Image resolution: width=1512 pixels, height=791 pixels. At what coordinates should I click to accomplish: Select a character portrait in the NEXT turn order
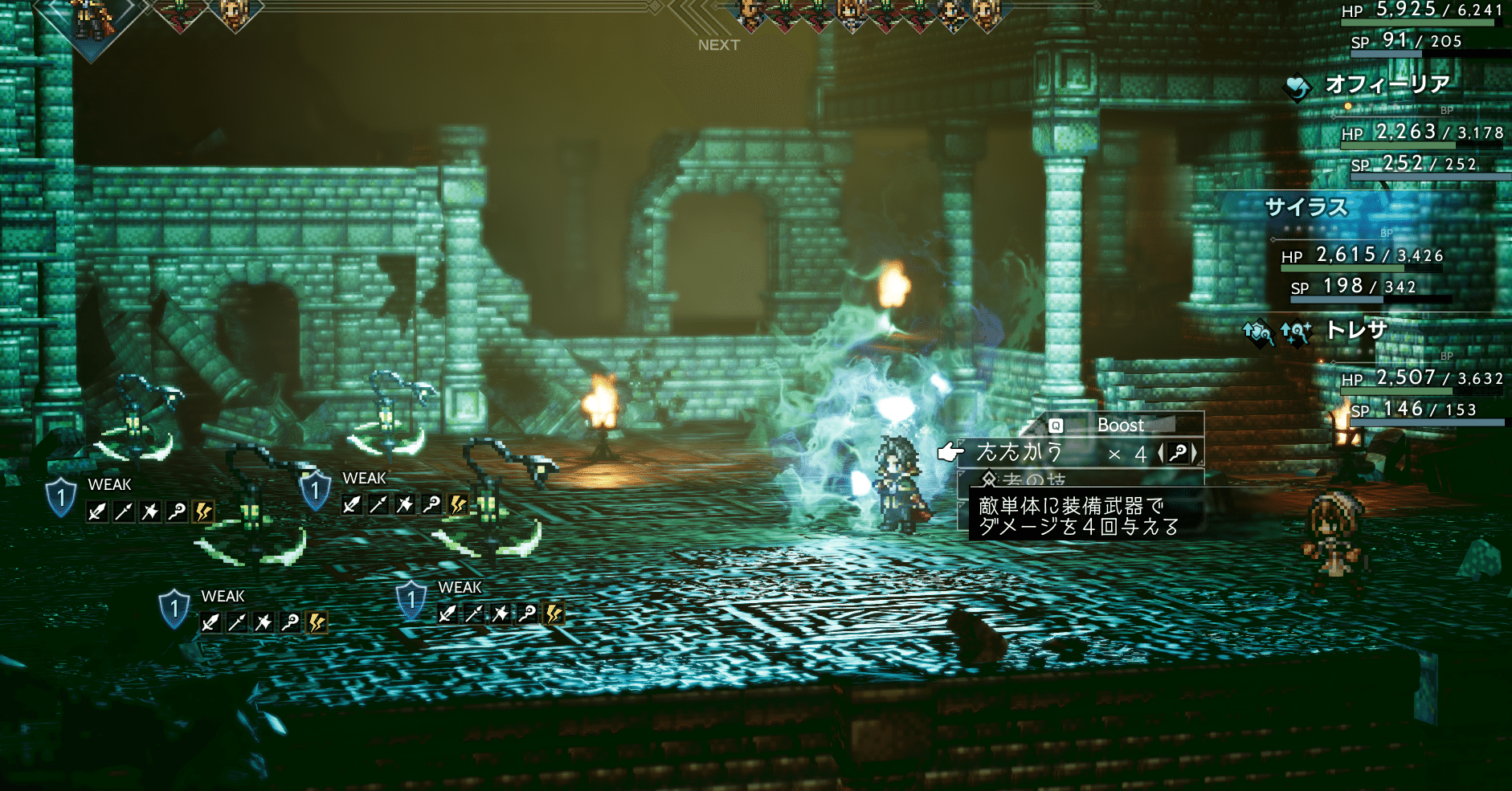tap(747, 14)
